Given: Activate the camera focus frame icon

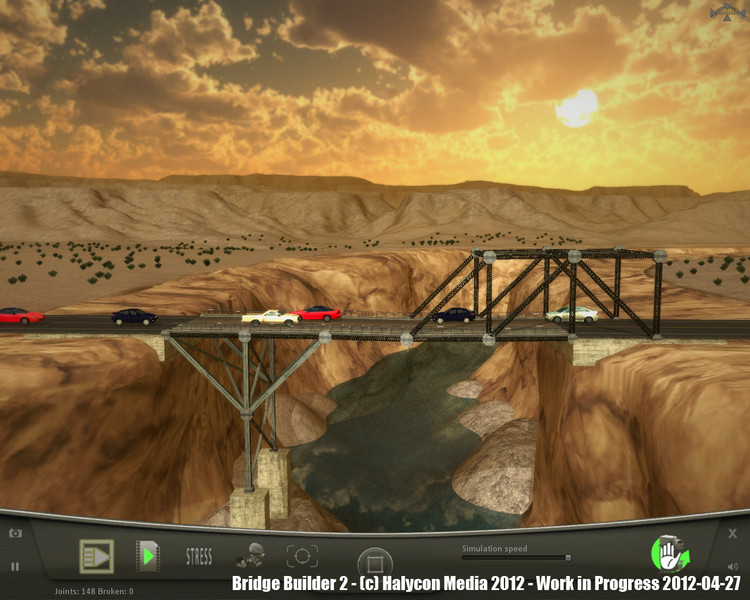Looking at the screenshot, I should pyautogui.click(x=302, y=556).
